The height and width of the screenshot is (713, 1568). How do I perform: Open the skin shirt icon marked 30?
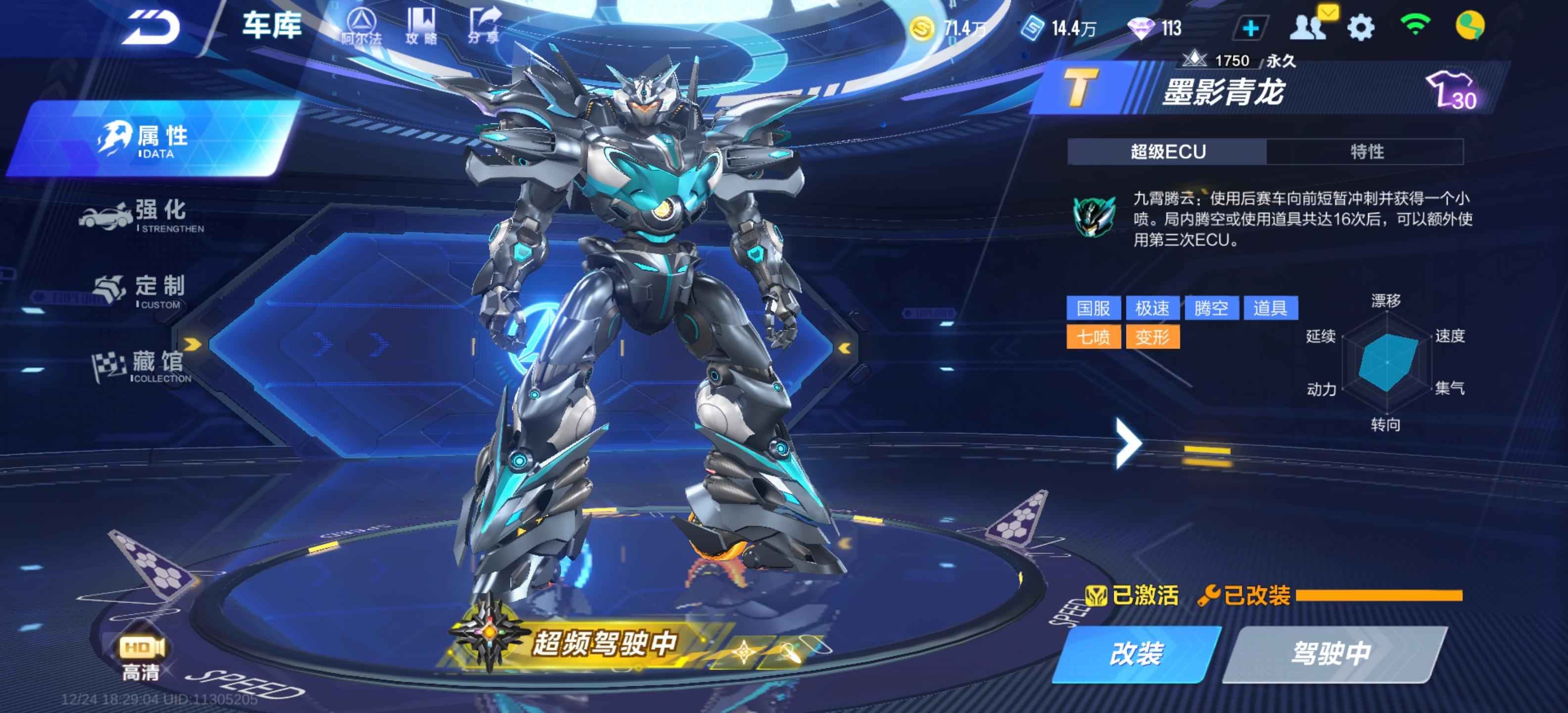(x=1452, y=91)
